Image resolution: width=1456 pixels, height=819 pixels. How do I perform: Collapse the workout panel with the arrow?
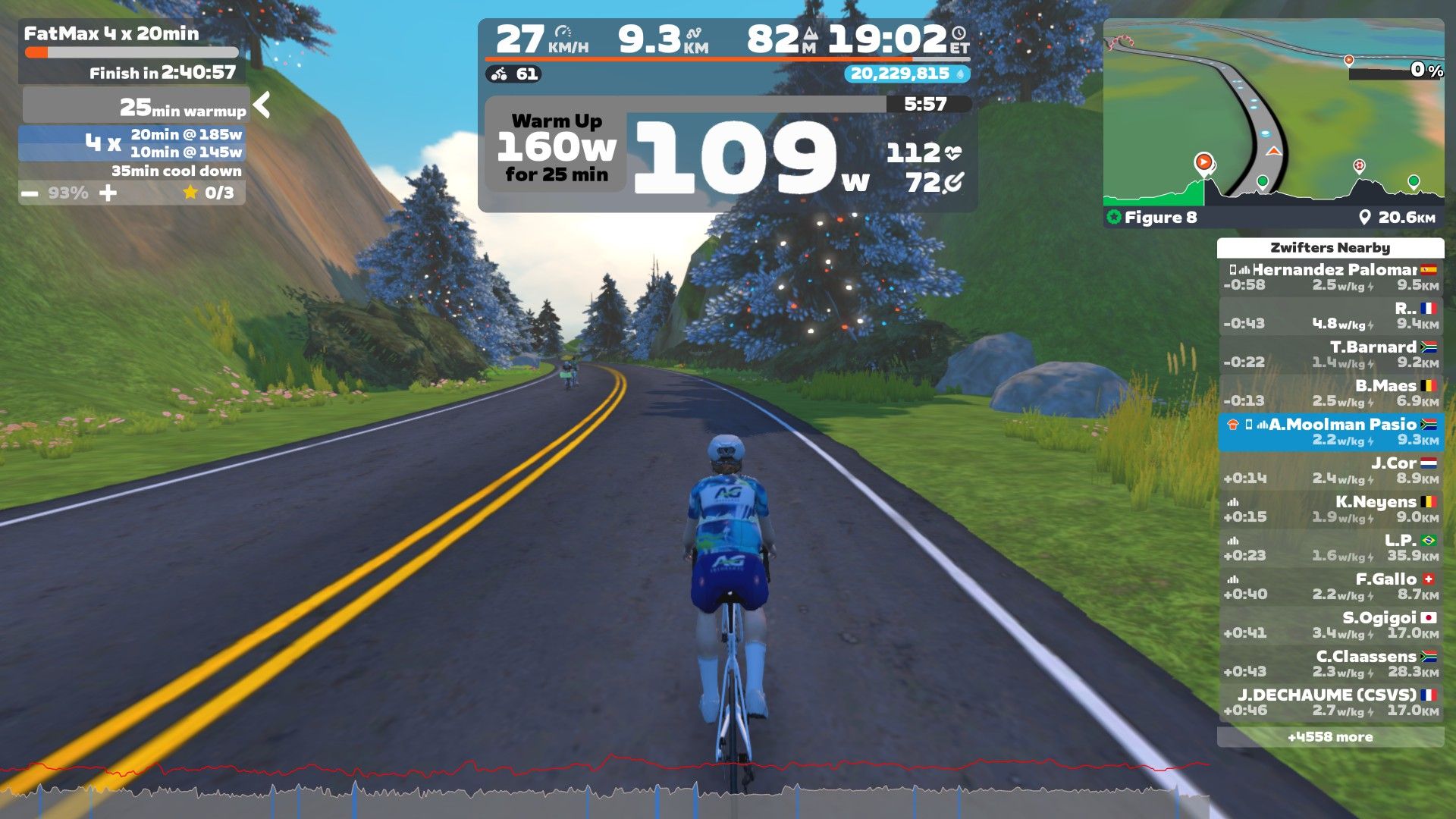262,105
